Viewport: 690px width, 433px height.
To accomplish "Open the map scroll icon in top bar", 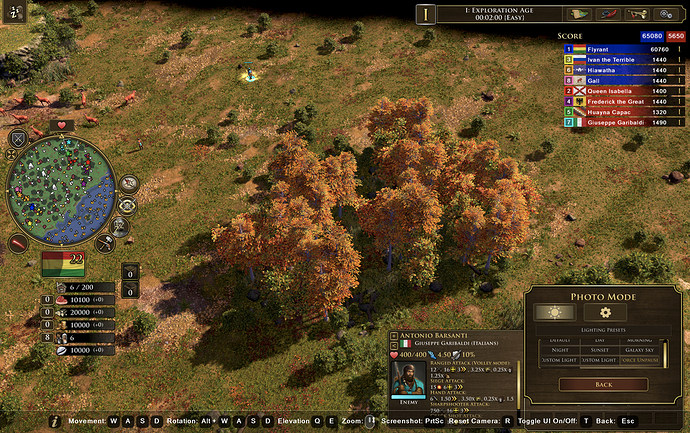I will click(x=577, y=14).
